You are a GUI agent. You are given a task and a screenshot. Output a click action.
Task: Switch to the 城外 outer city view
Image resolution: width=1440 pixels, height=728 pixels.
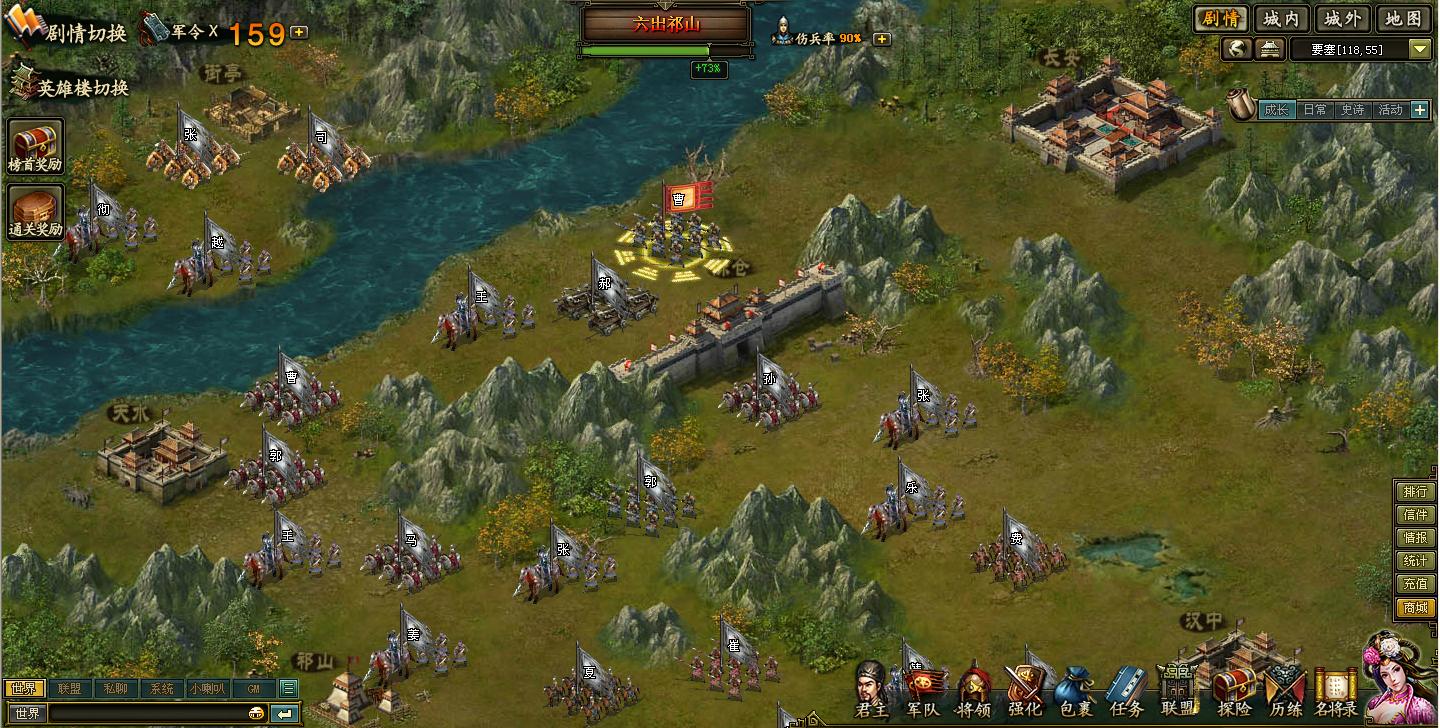[x=1341, y=18]
